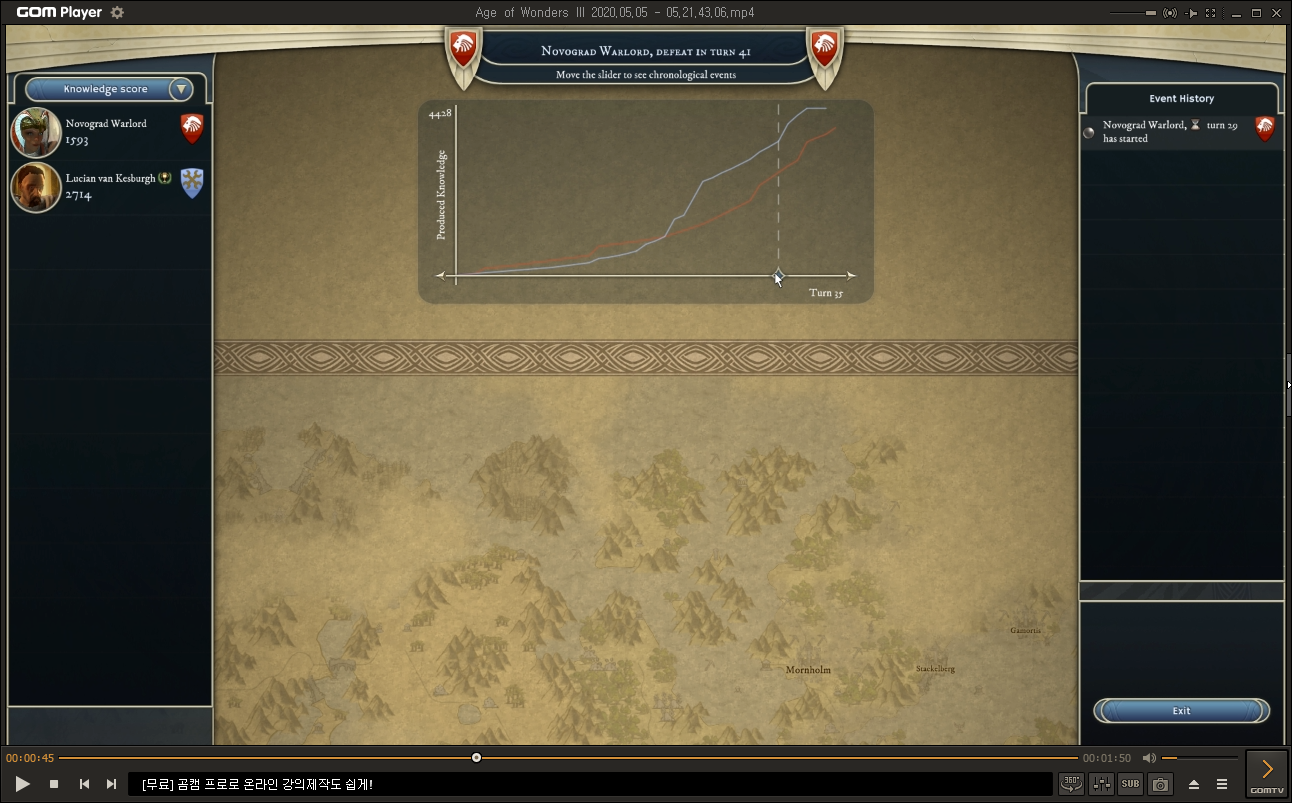Step the timeline right with arrow
Screen dimensions: 1292x803
click(x=850, y=275)
